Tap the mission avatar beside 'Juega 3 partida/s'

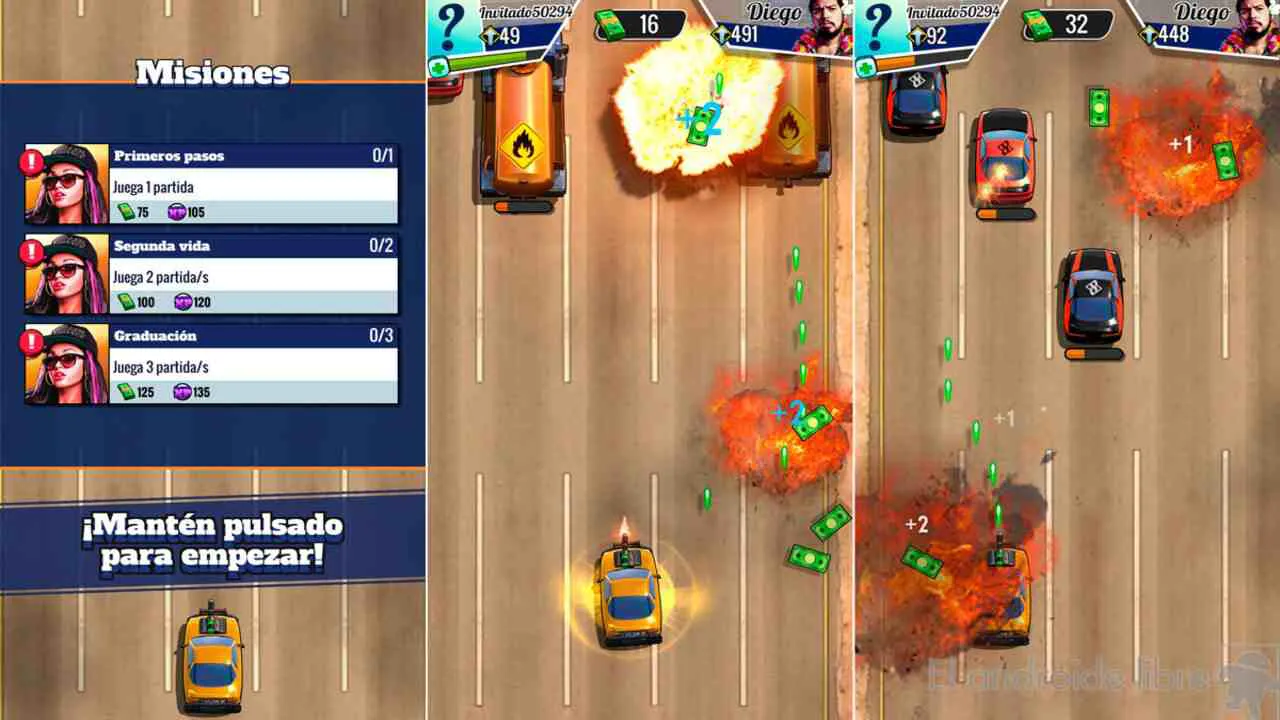(x=64, y=368)
